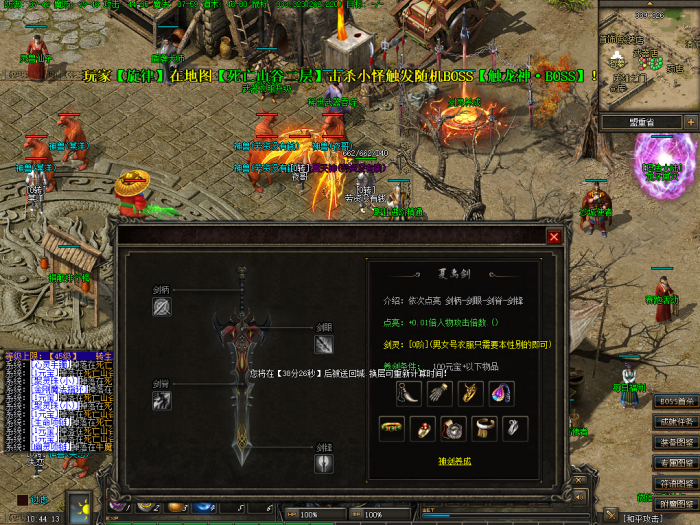Select the 剑脊 sword spine slot
Viewport: 700px width, 525px height.
point(163,400)
